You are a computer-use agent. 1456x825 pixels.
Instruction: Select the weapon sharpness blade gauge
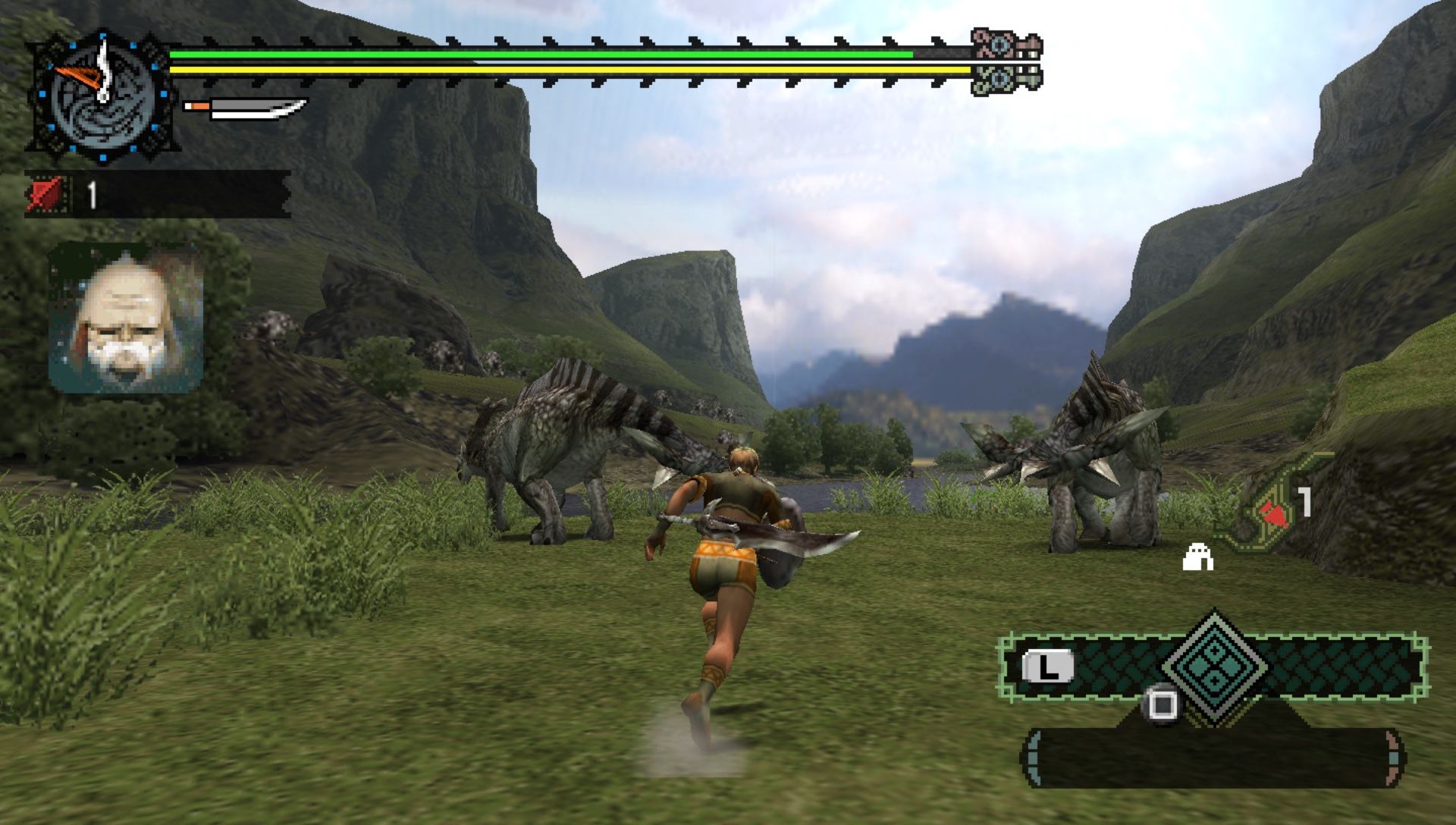tap(245, 108)
